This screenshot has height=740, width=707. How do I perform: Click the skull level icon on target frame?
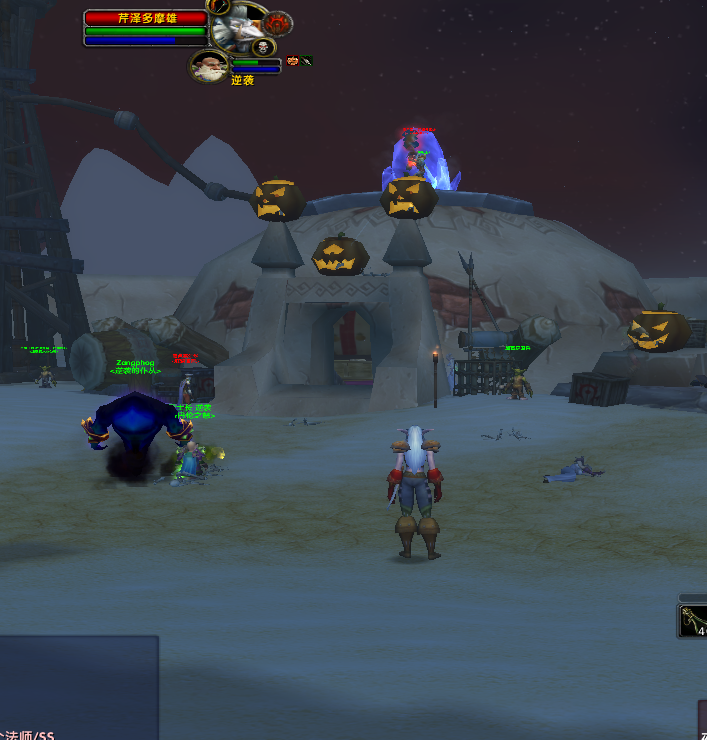click(x=262, y=47)
